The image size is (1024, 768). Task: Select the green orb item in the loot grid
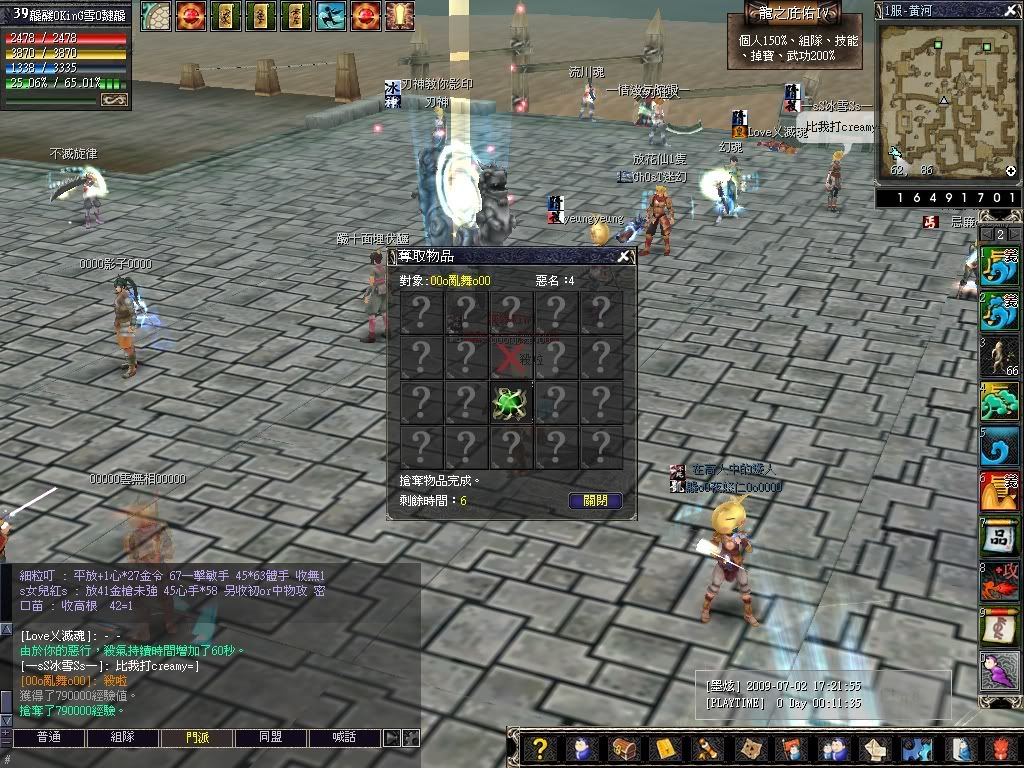[x=510, y=402]
